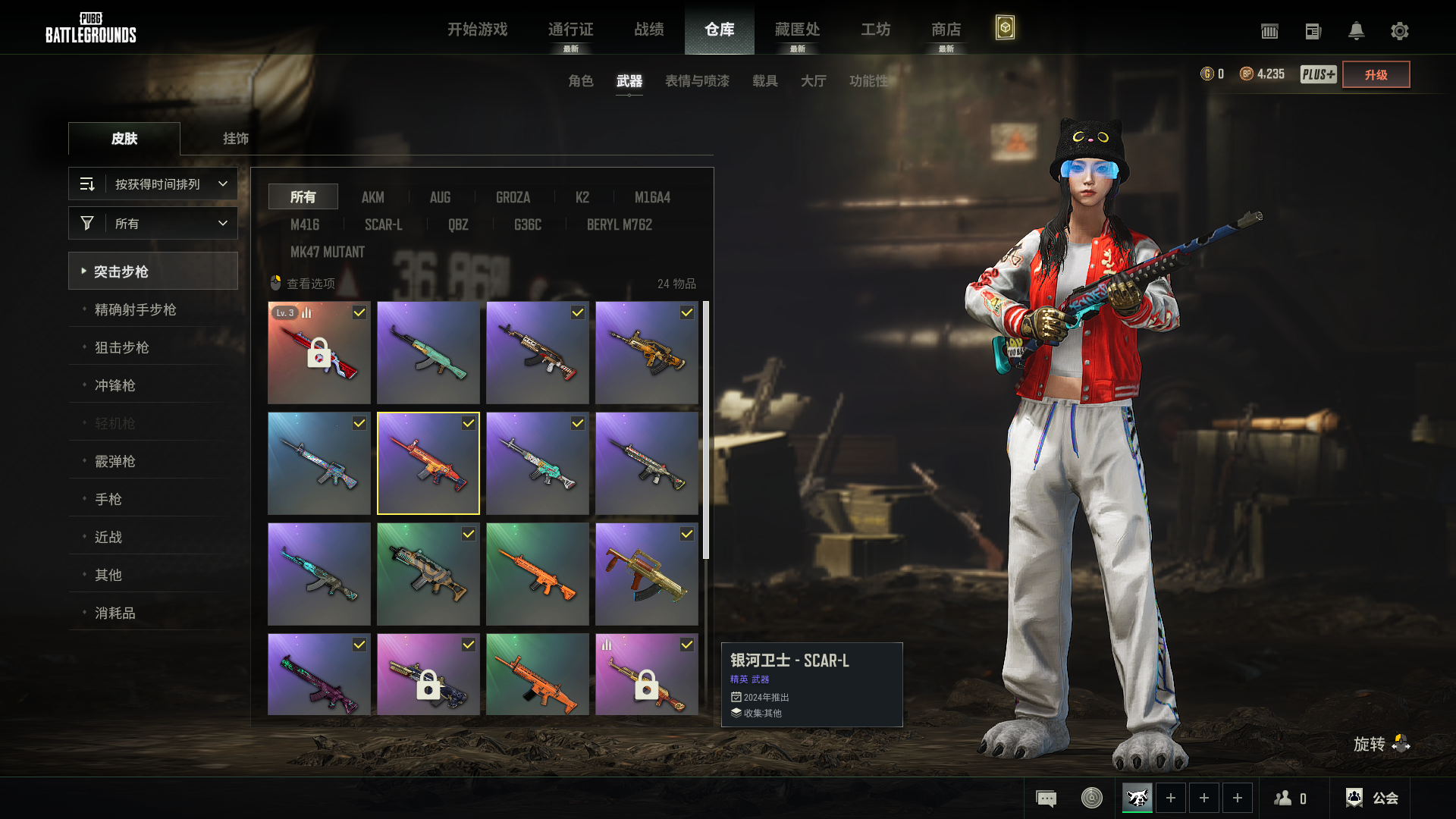Show BERYL M762 skins

(619, 224)
